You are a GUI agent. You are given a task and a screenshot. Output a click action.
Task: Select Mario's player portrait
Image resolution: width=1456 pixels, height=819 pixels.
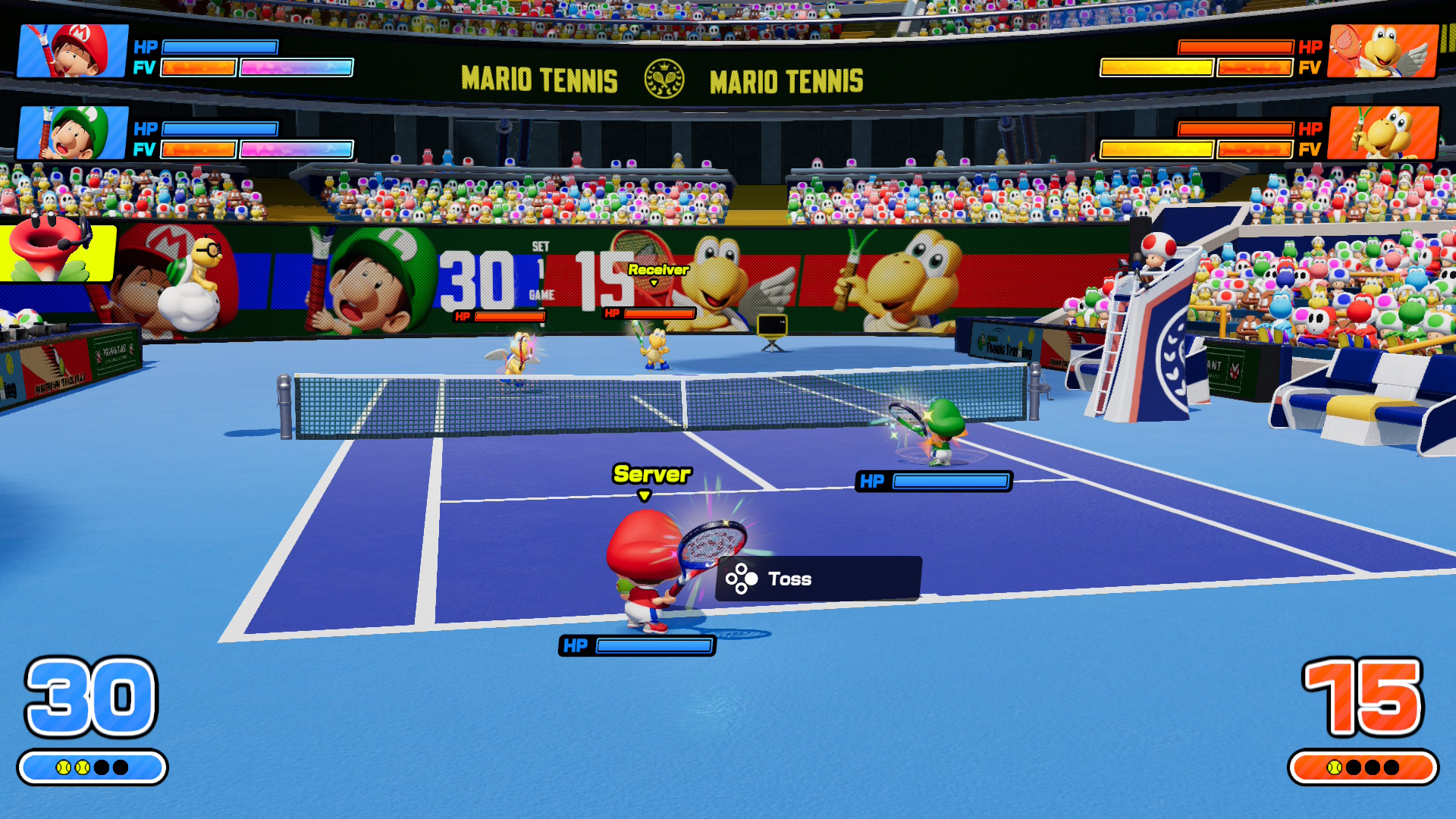(x=73, y=51)
